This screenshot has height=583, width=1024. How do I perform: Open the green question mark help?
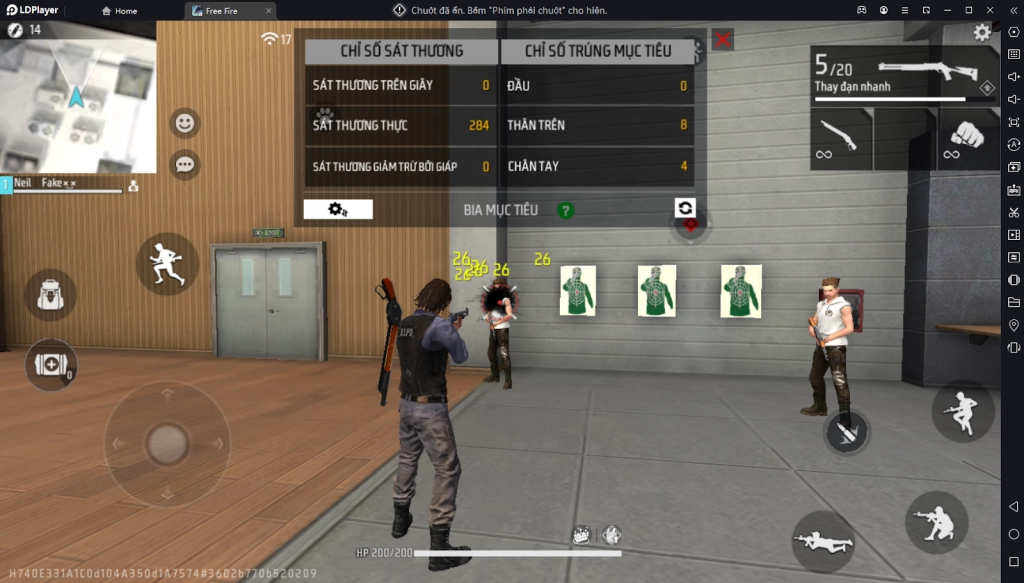point(566,210)
